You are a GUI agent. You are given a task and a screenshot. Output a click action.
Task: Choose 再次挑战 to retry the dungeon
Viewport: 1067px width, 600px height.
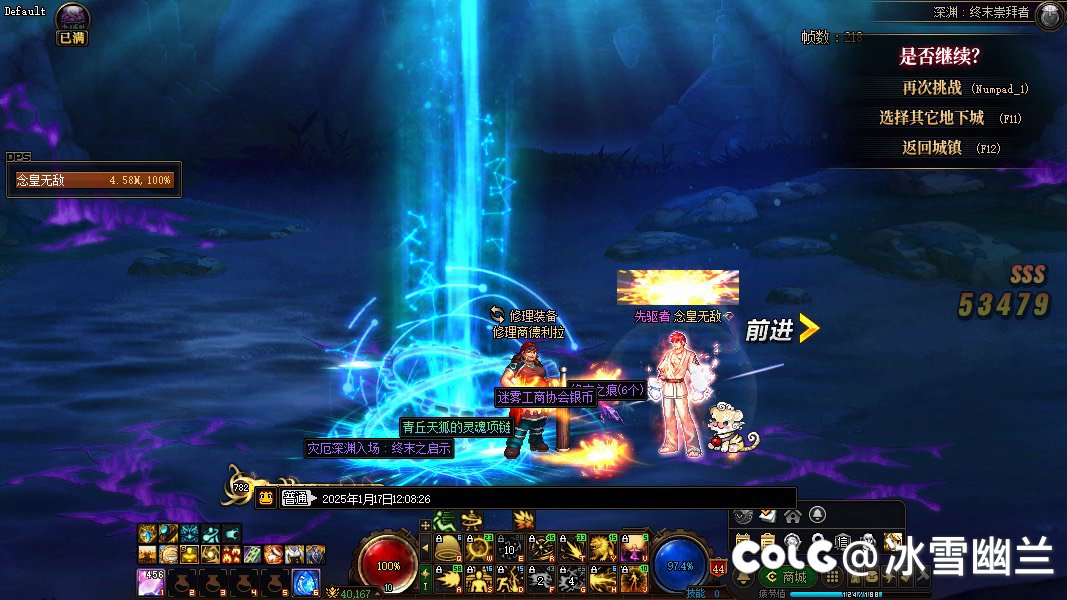coord(931,88)
